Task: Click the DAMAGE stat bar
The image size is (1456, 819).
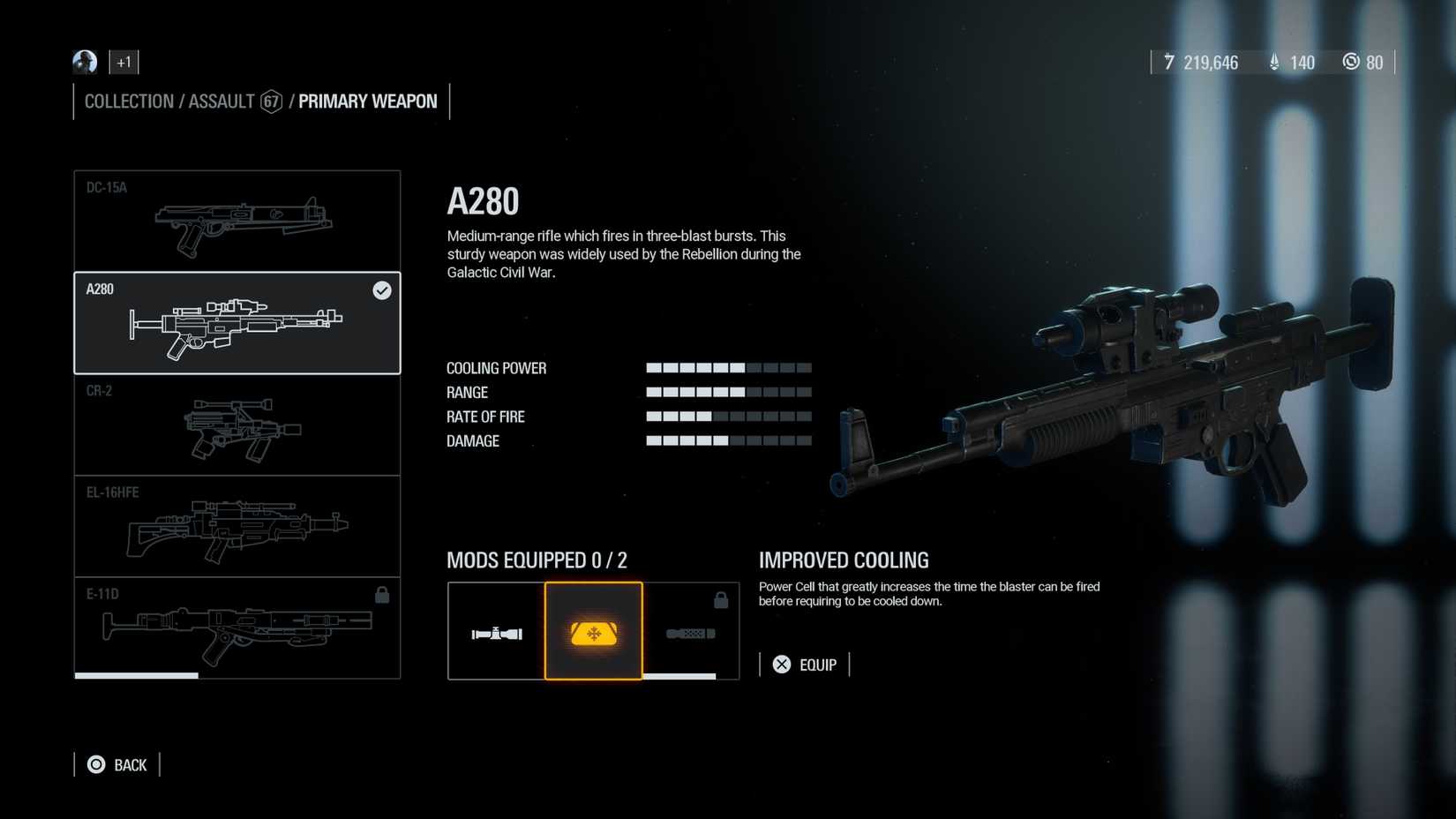Action: pyautogui.click(x=728, y=439)
